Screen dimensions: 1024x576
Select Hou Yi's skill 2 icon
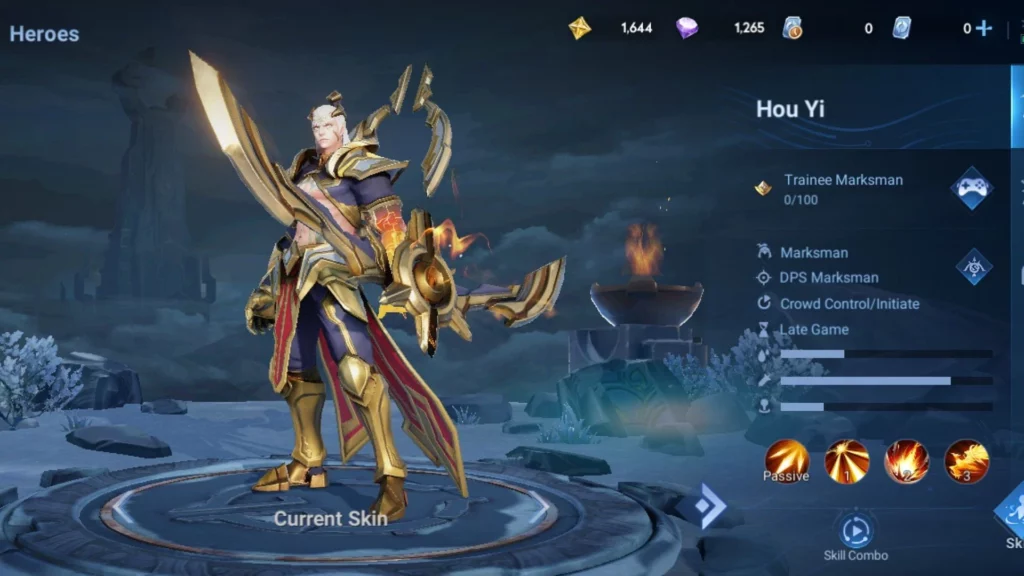(x=906, y=461)
